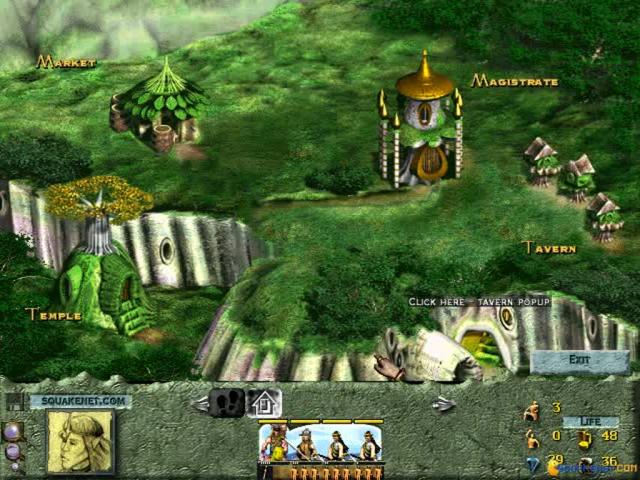Enter the Tavern label
The height and width of the screenshot is (480, 640).
[549, 248]
